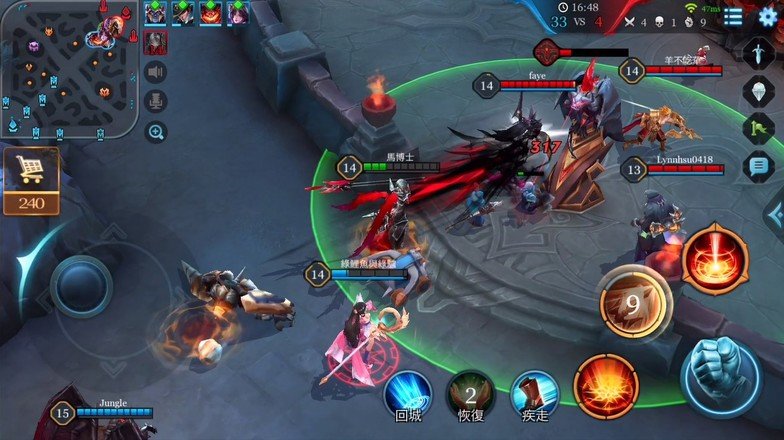Send the green flag gather signal
The width and height of the screenshot is (784, 440).
[759, 128]
